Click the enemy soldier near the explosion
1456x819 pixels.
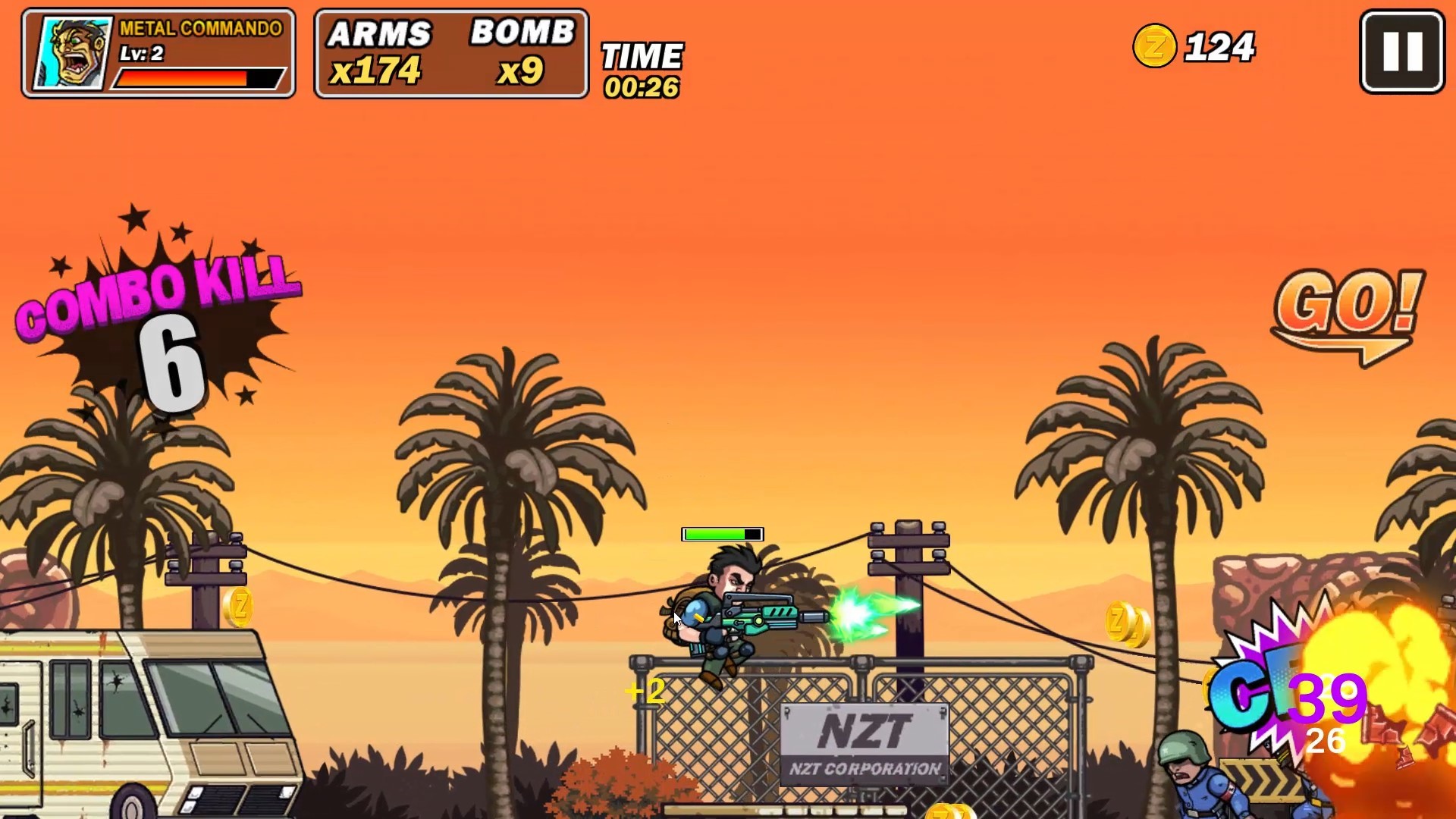[1183, 773]
